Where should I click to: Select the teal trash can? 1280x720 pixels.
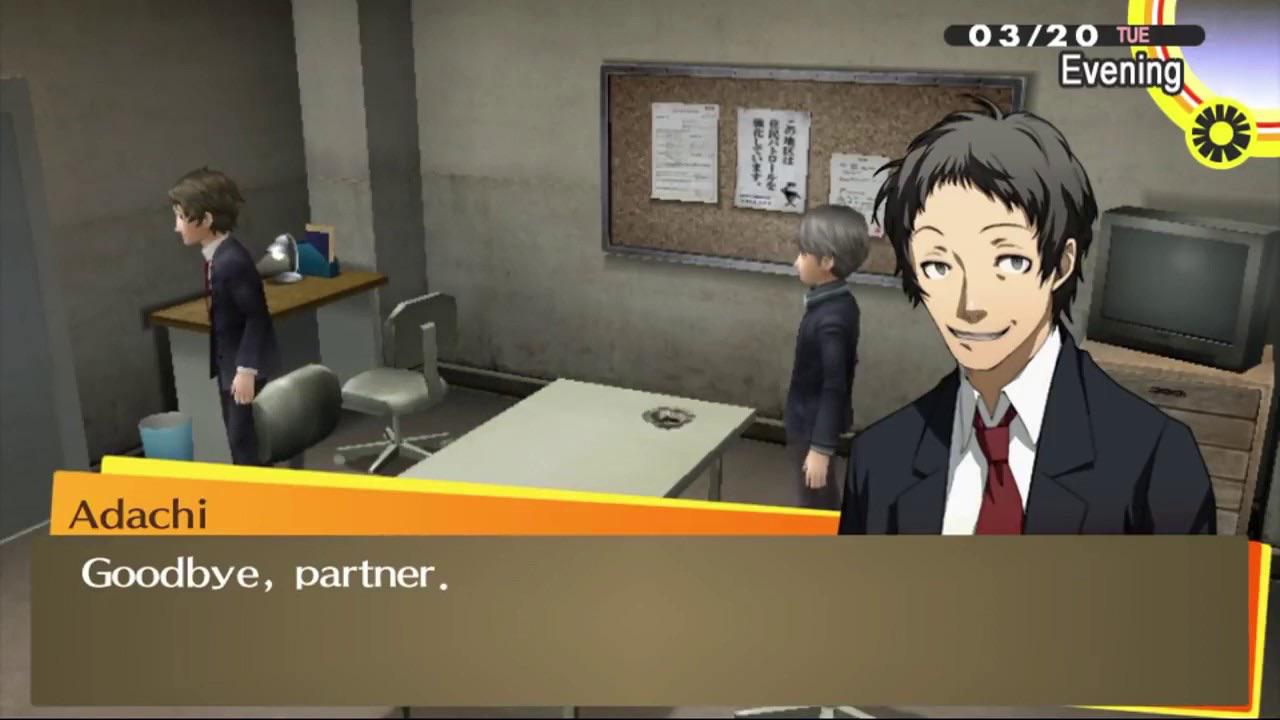[x=165, y=440]
